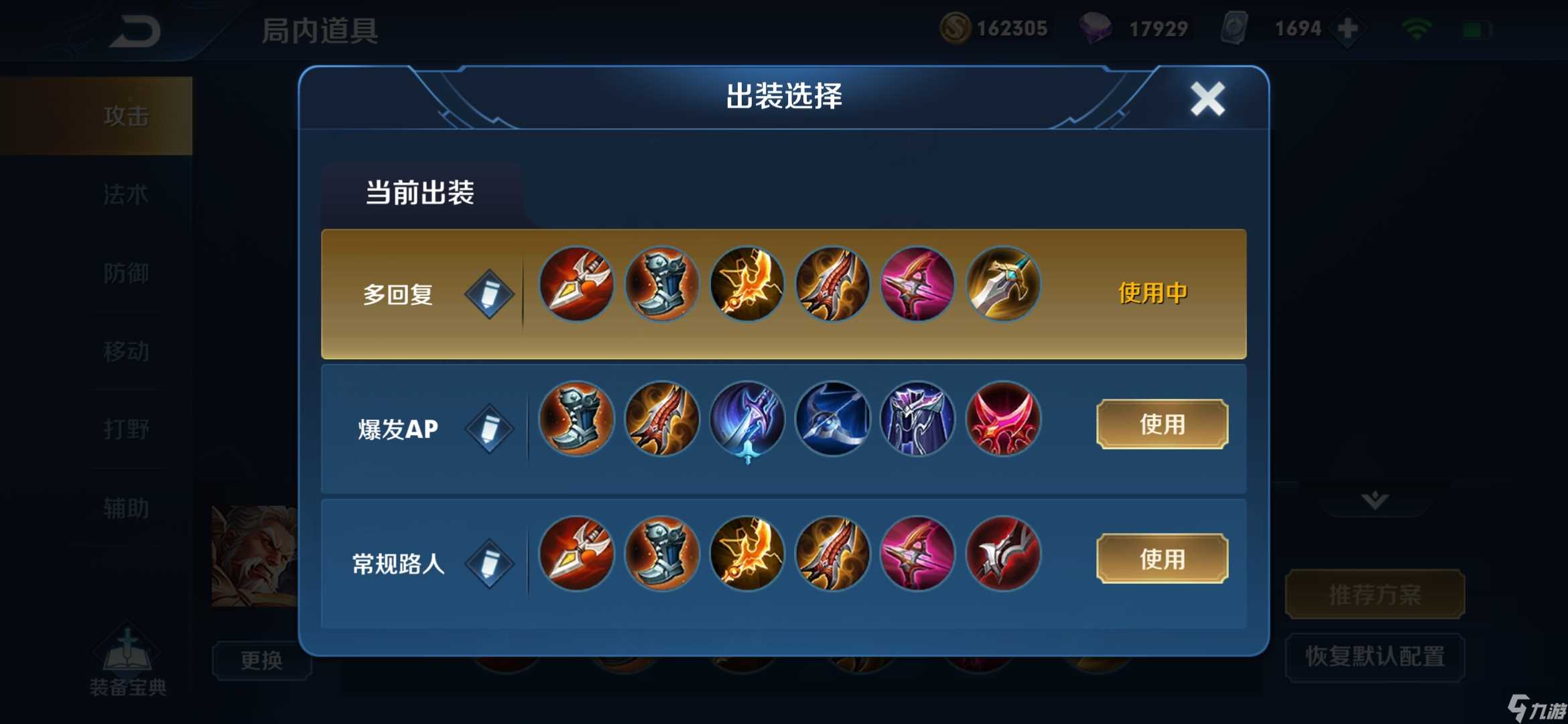Viewport: 1568px width, 724px height.
Task: Select the first weapon item in 多回复 build
Action: tap(576, 284)
